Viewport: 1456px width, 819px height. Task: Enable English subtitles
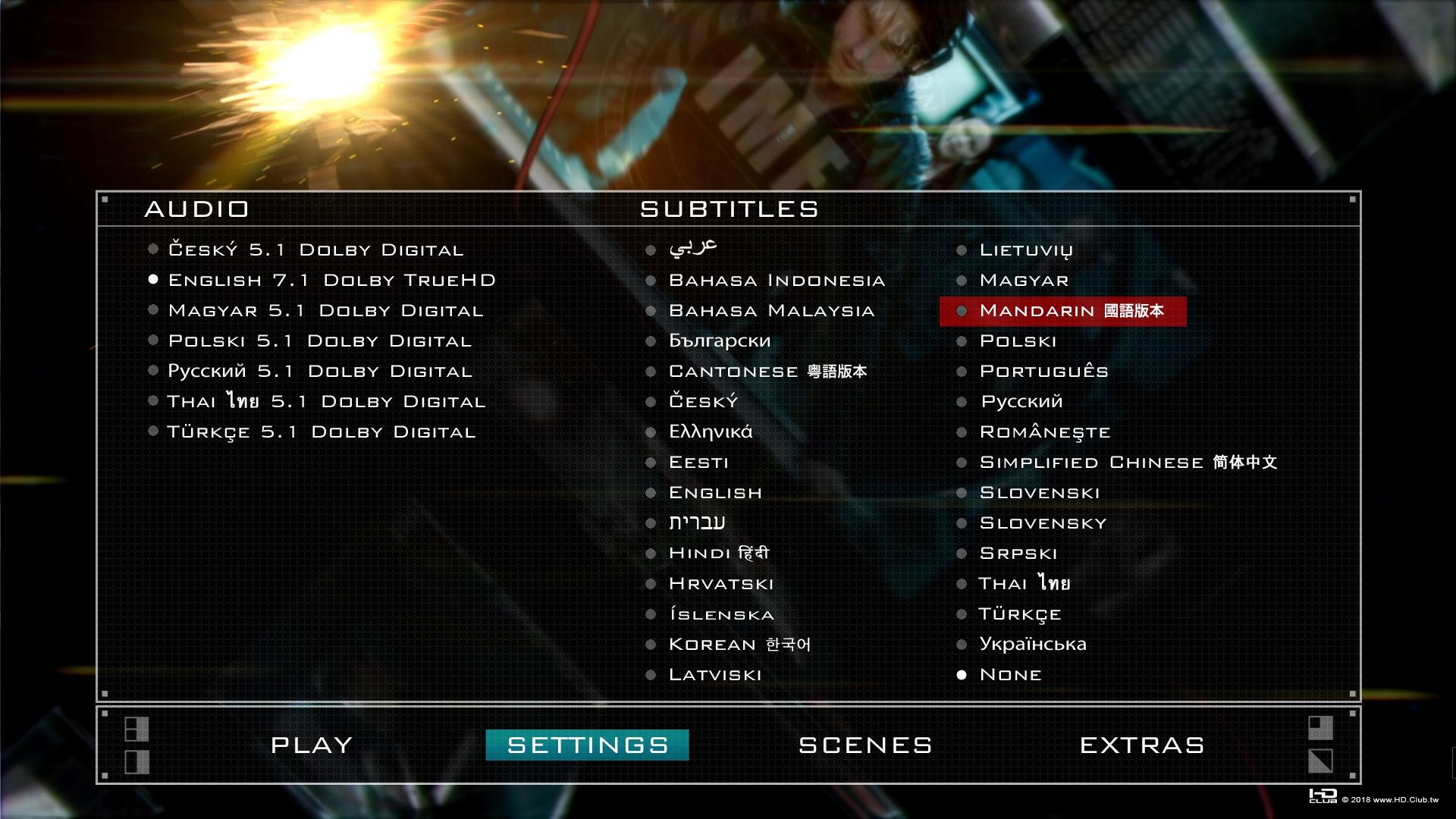714,492
